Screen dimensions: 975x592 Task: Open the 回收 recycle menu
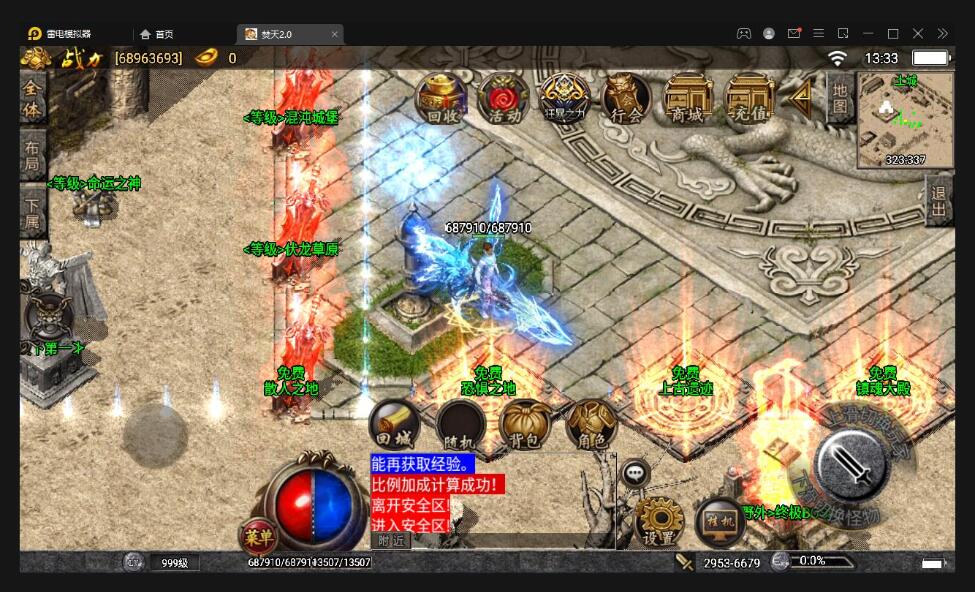pyautogui.click(x=441, y=98)
